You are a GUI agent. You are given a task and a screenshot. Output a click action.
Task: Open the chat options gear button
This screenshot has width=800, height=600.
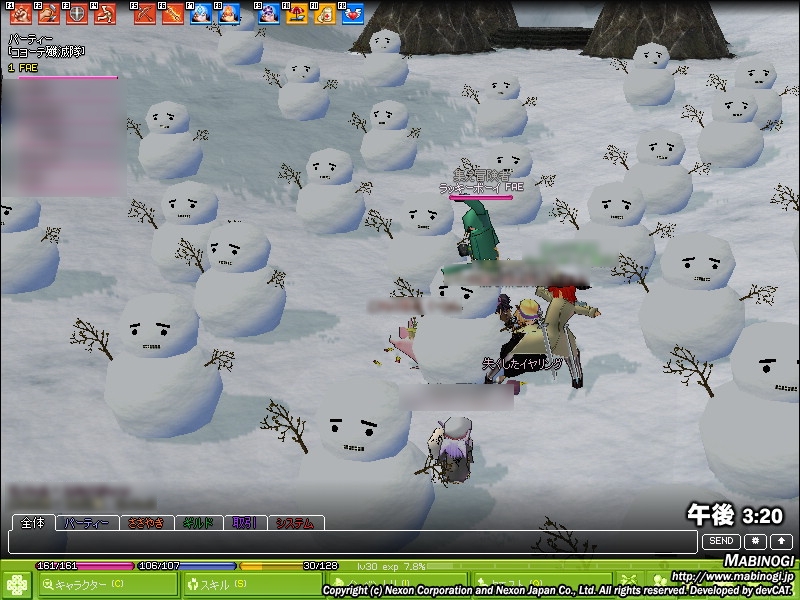coord(754,541)
